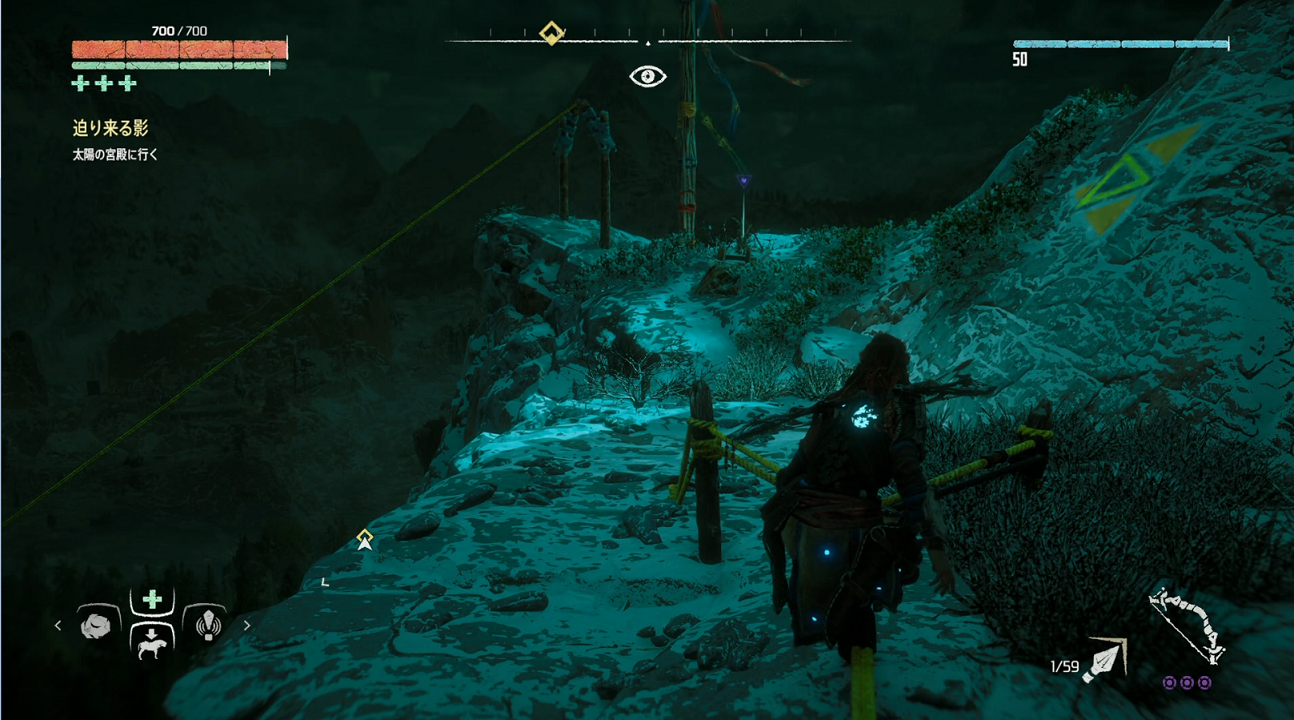Use the green cross healing potion slot

(x=152, y=600)
